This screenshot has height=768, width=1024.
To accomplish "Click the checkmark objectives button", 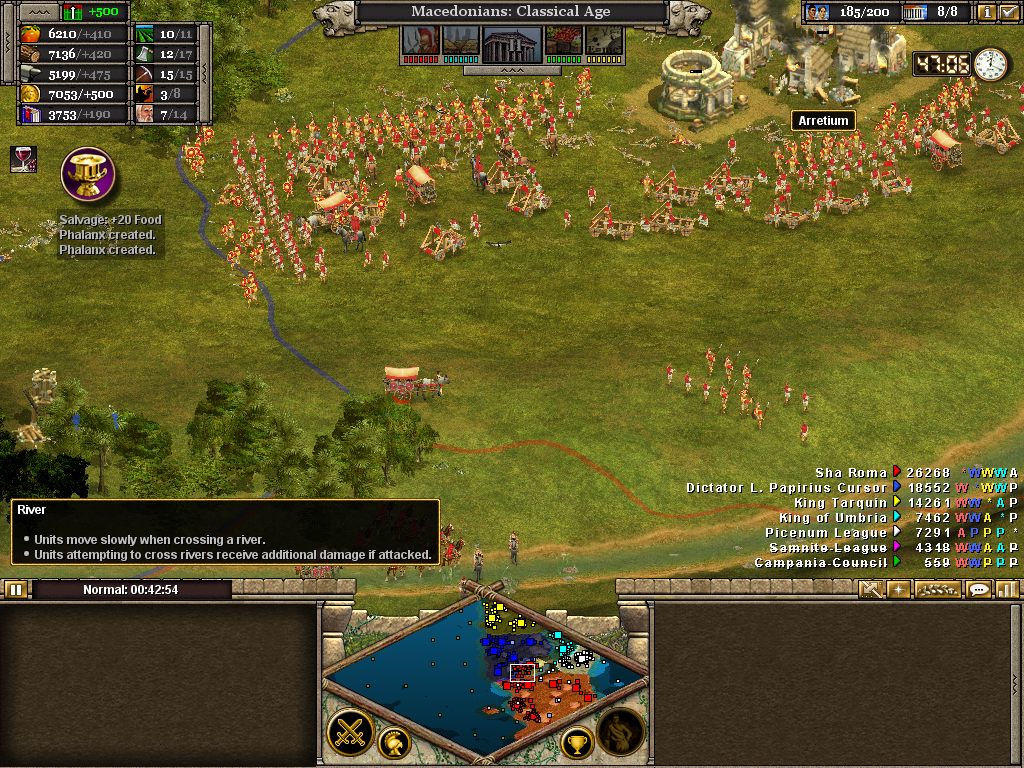I will coord(1008,13).
